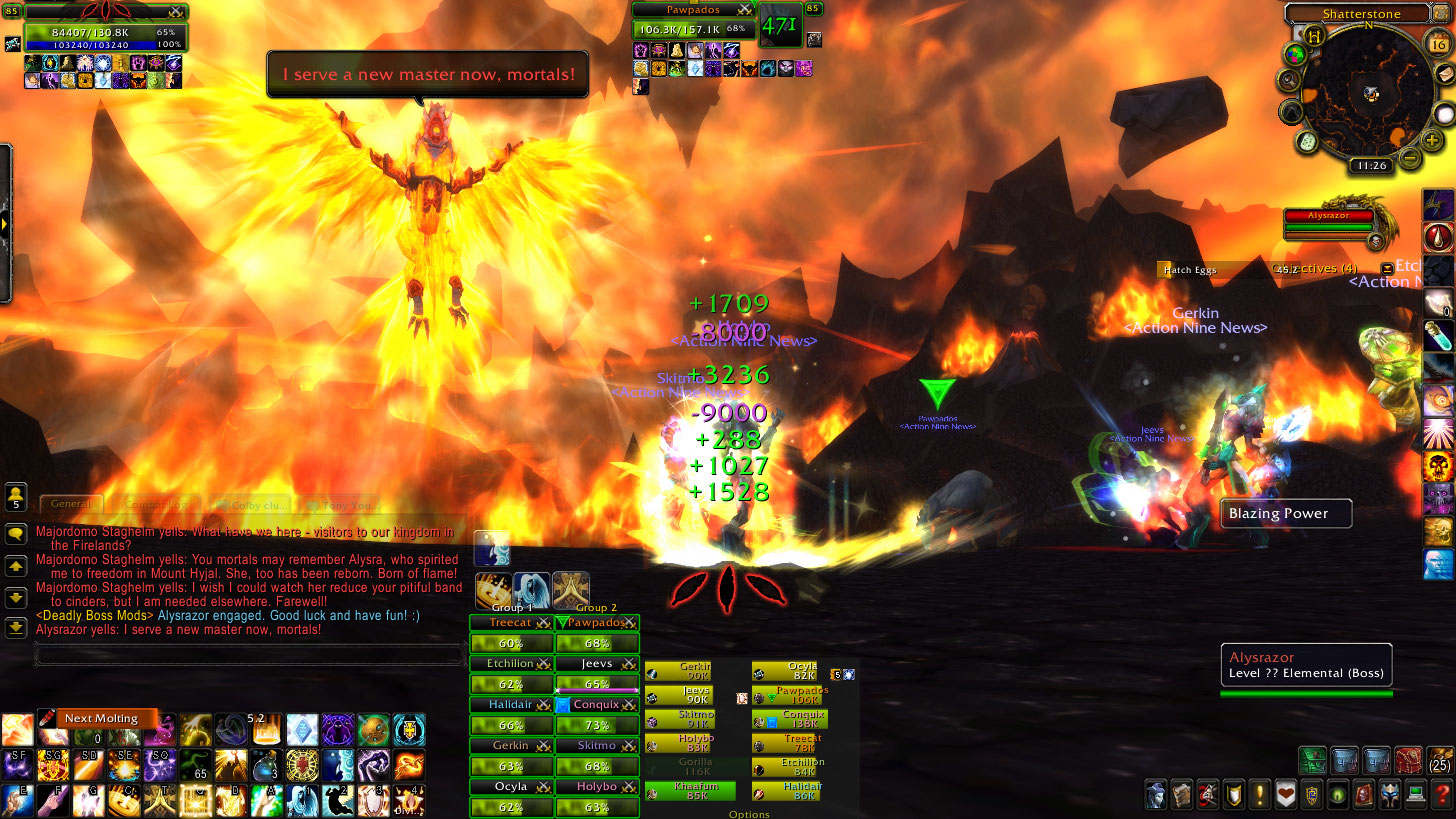Open the Options label under the raid bars
1456x819 pixels.
click(748, 814)
